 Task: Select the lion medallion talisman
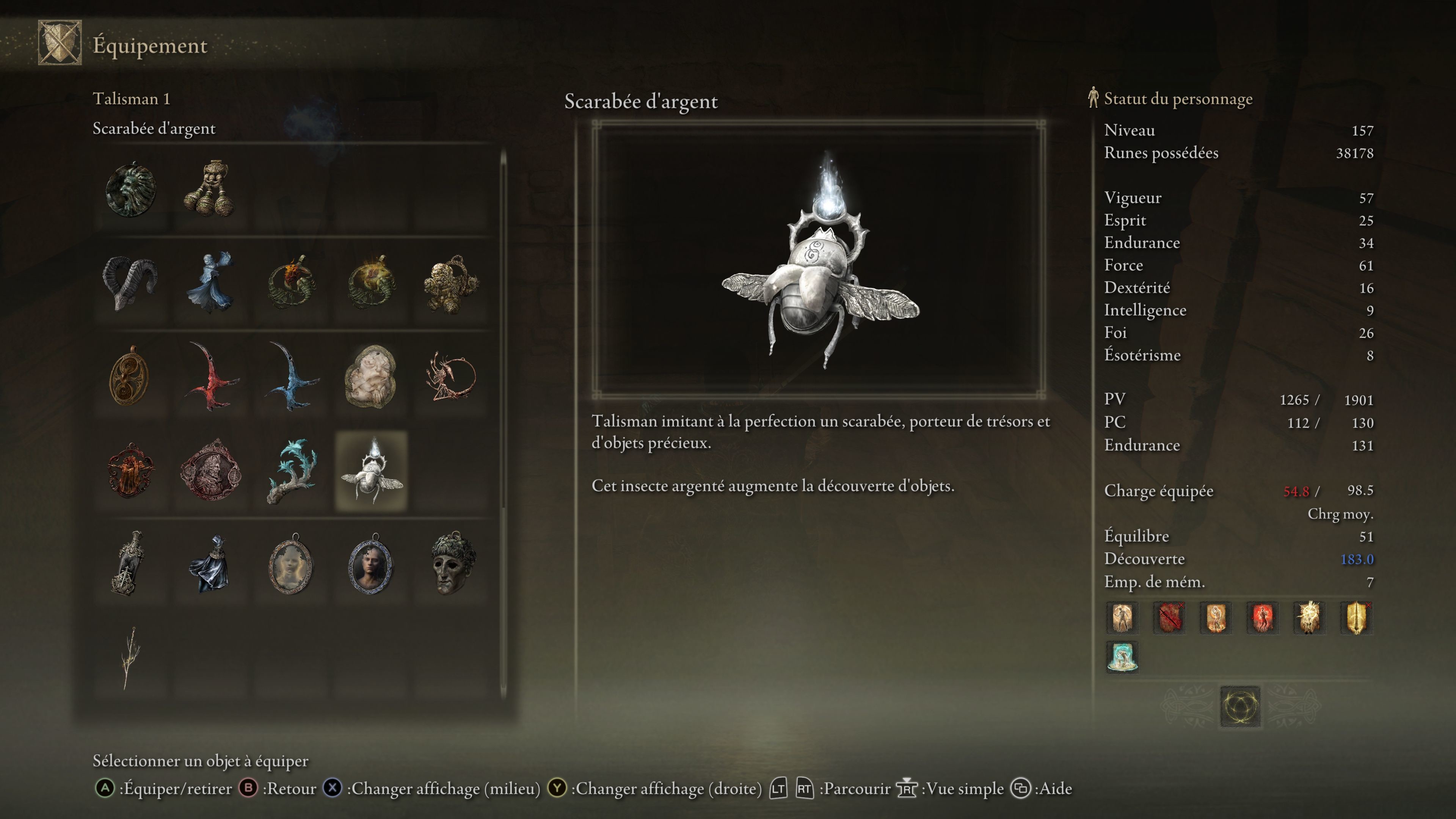(131, 189)
